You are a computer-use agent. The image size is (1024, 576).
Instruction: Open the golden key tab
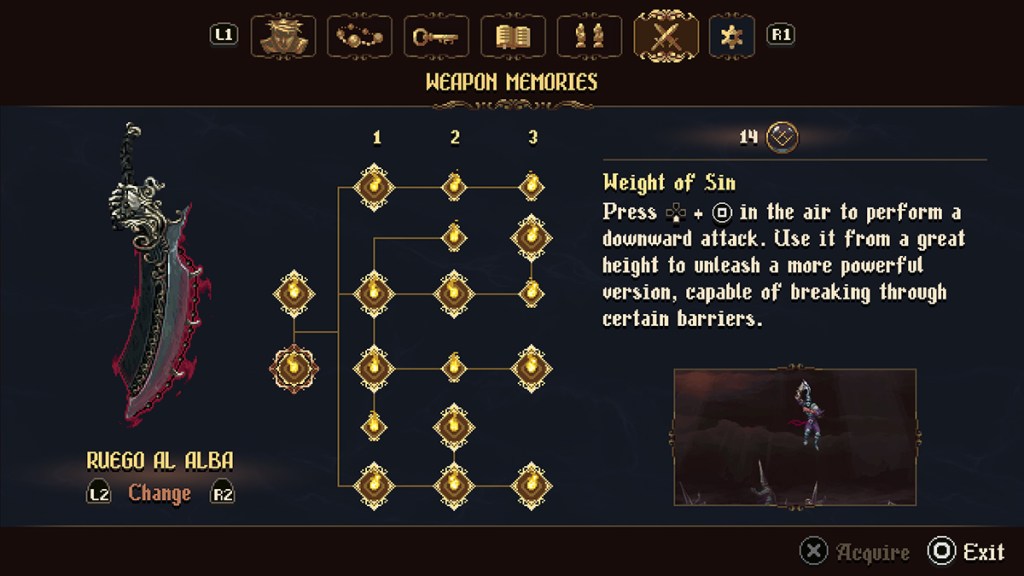pyautogui.click(x=435, y=36)
